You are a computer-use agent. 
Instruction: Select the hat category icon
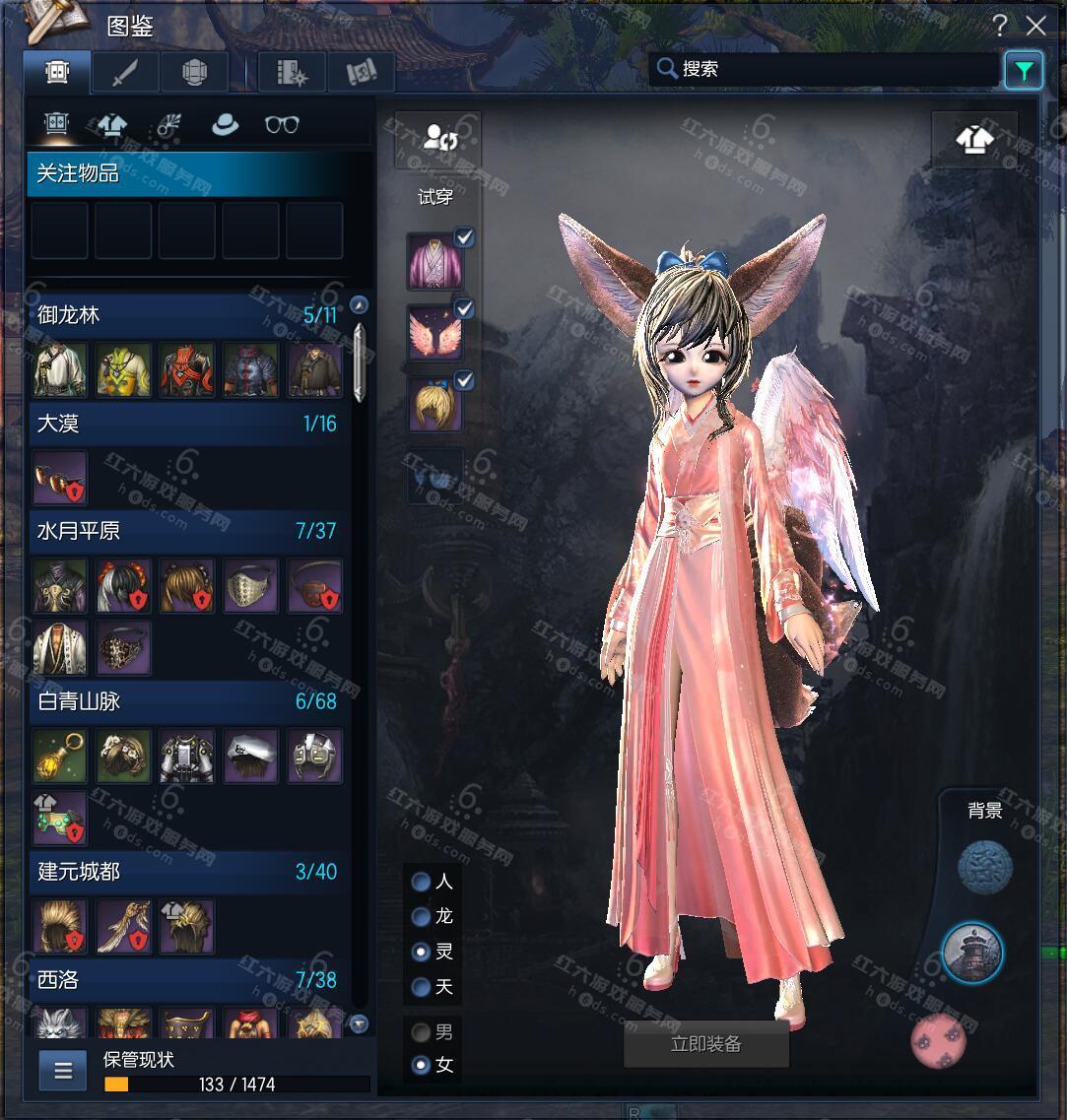(225, 125)
